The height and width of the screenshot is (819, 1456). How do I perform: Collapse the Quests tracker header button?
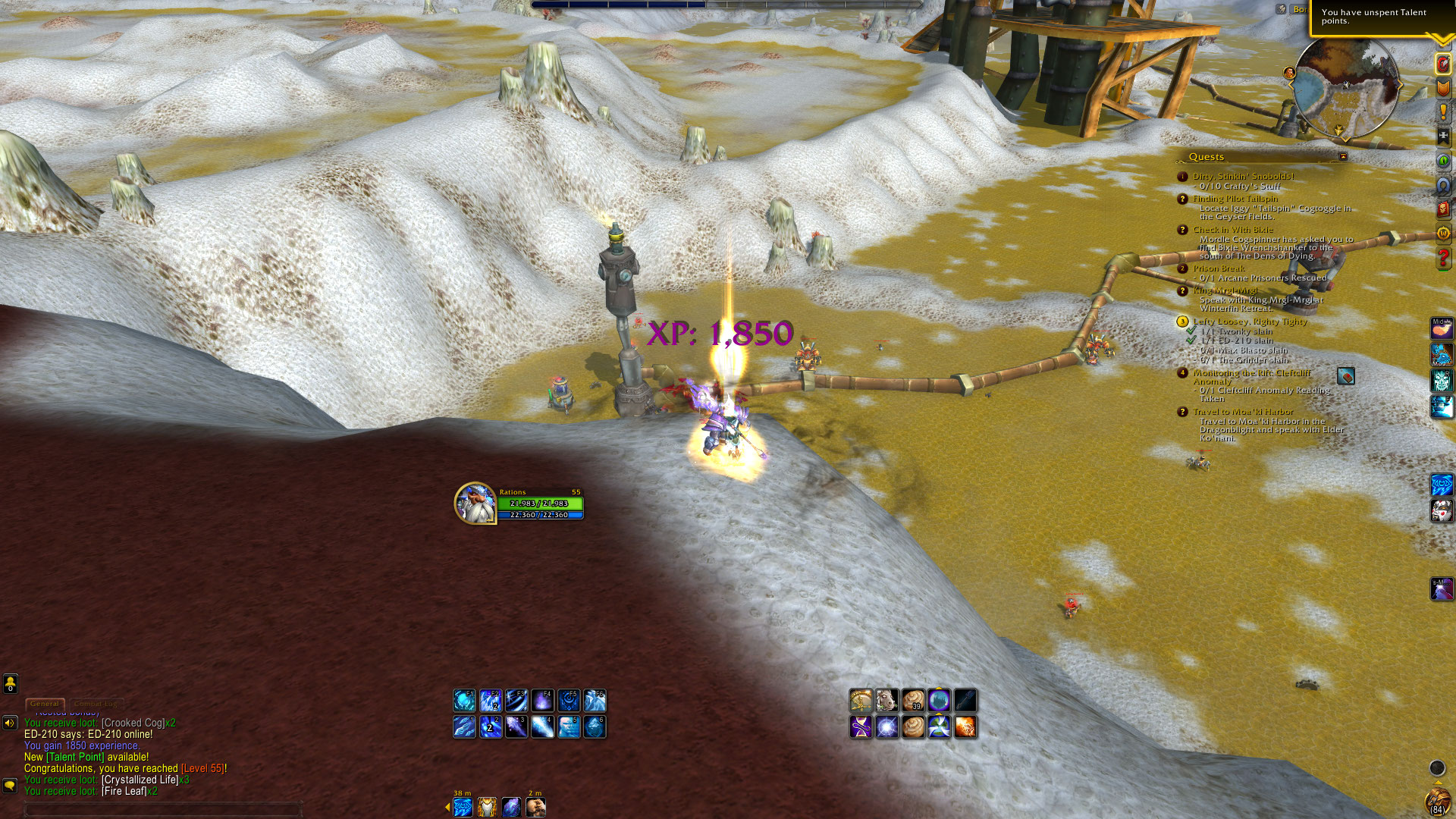click(1343, 157)
